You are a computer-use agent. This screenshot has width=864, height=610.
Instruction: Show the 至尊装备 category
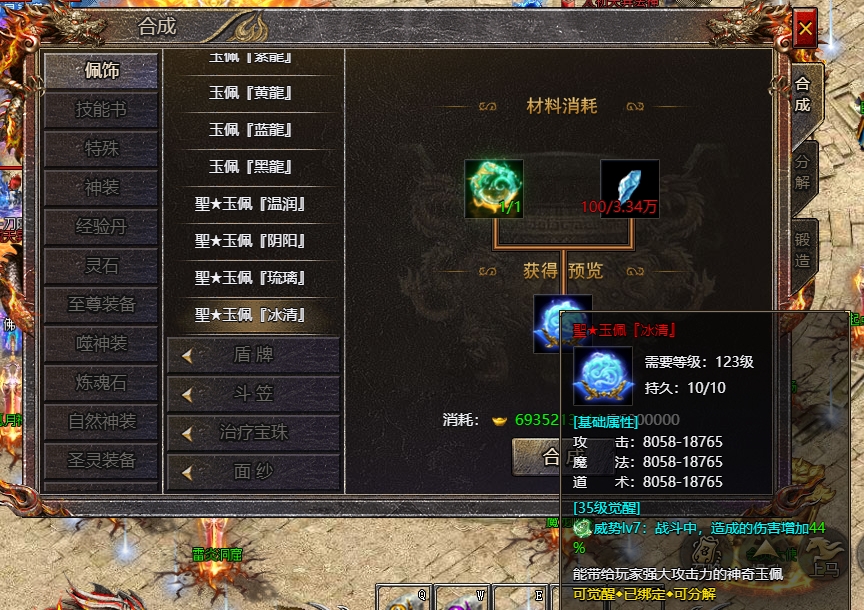[101, 304]
